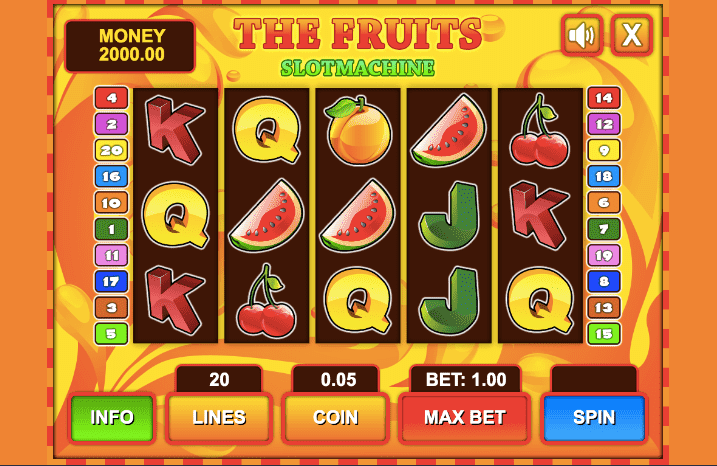
Task: Choose payline number 7 marker
Action: [603, 229]
